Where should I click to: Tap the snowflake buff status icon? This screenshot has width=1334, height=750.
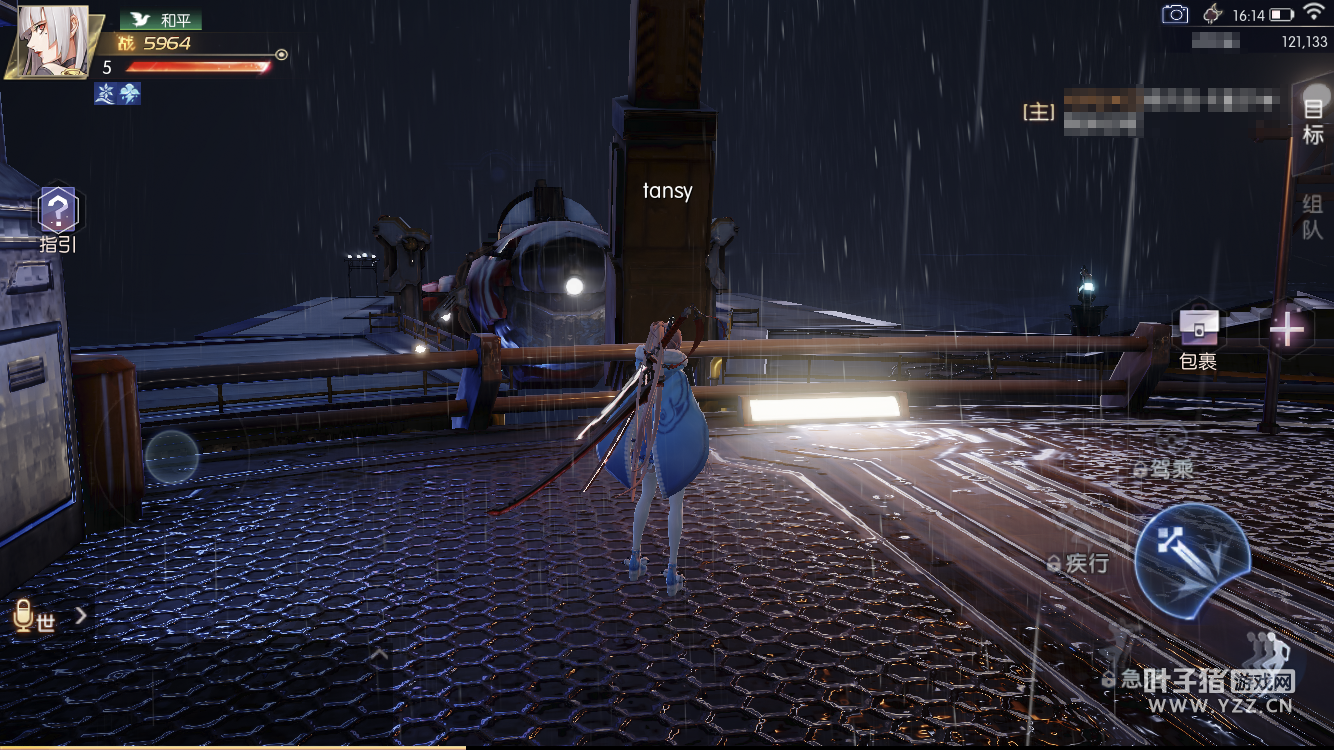pyautogui.click(x=106, y=94)
